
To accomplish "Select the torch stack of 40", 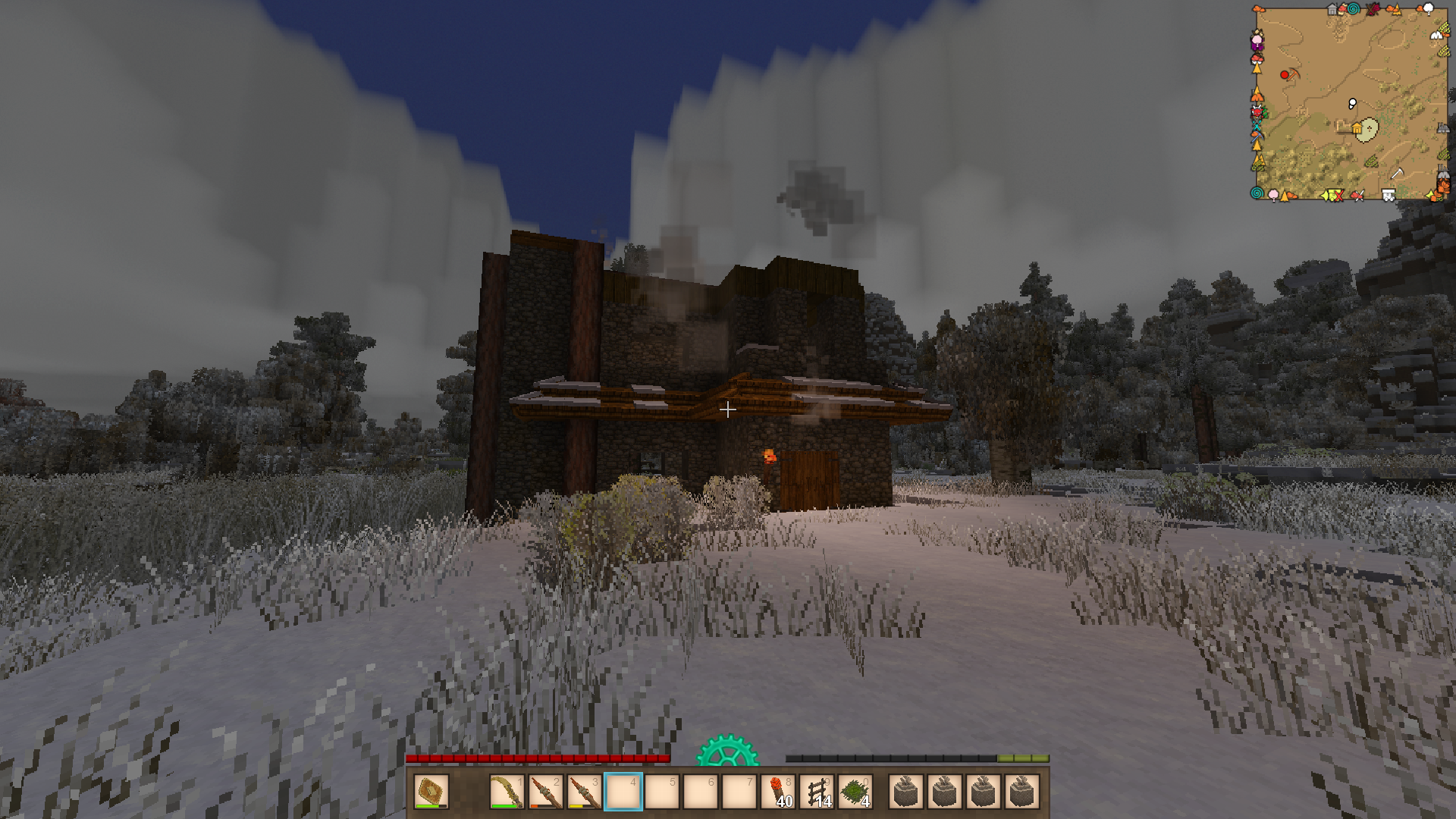I will point(778,792).
